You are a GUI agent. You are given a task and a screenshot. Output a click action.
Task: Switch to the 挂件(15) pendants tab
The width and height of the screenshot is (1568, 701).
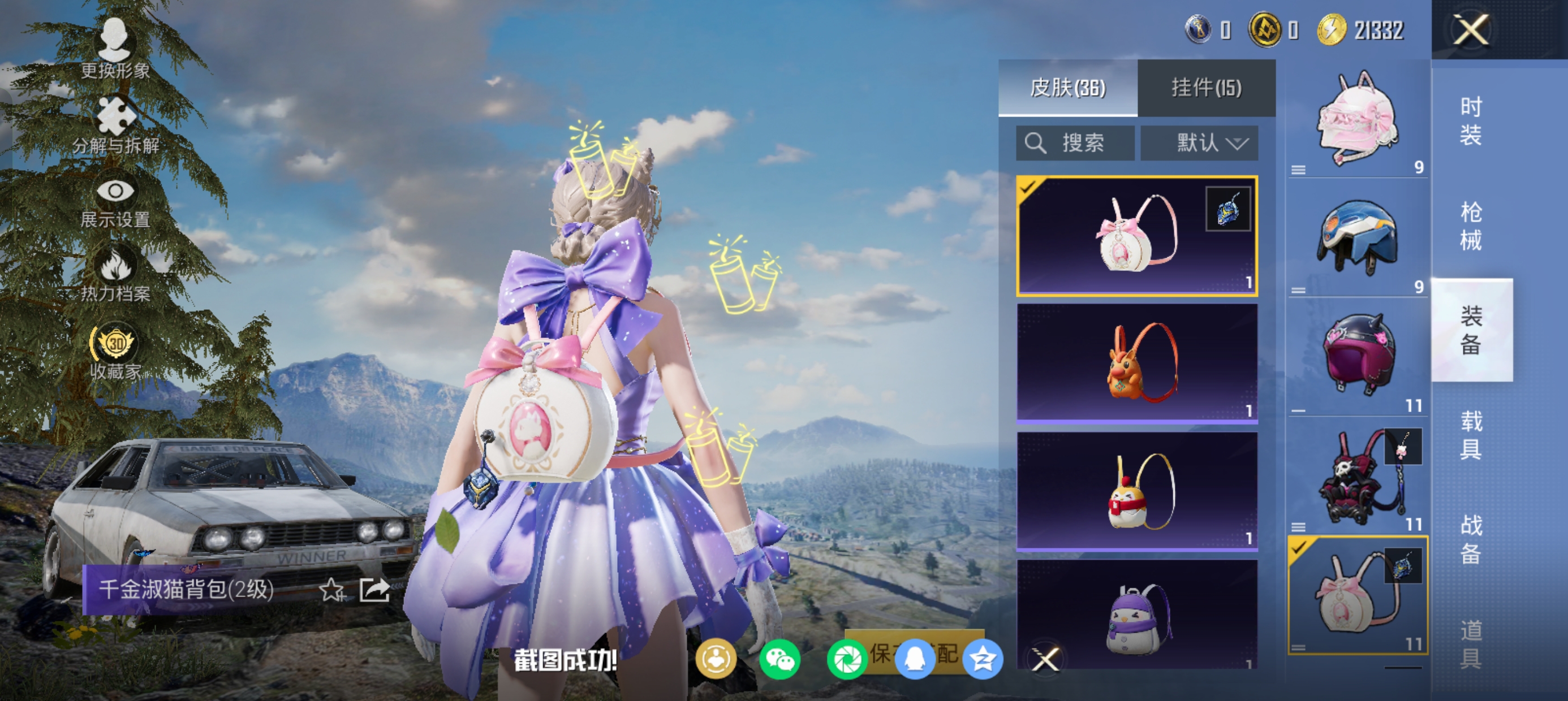pos(1206,88)
